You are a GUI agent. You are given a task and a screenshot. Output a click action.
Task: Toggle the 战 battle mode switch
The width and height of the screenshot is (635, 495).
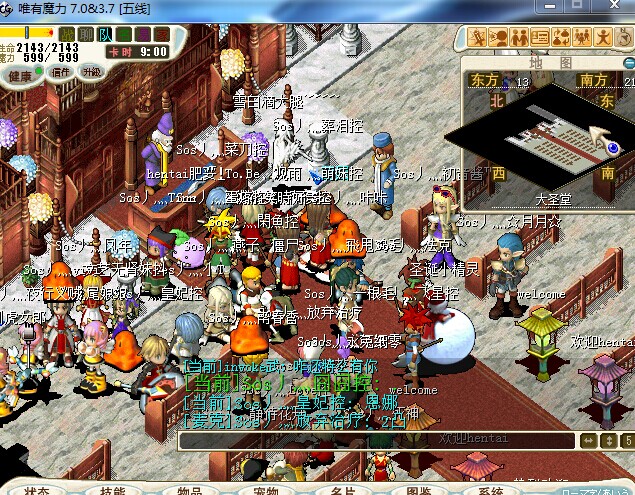pos(68,34)
